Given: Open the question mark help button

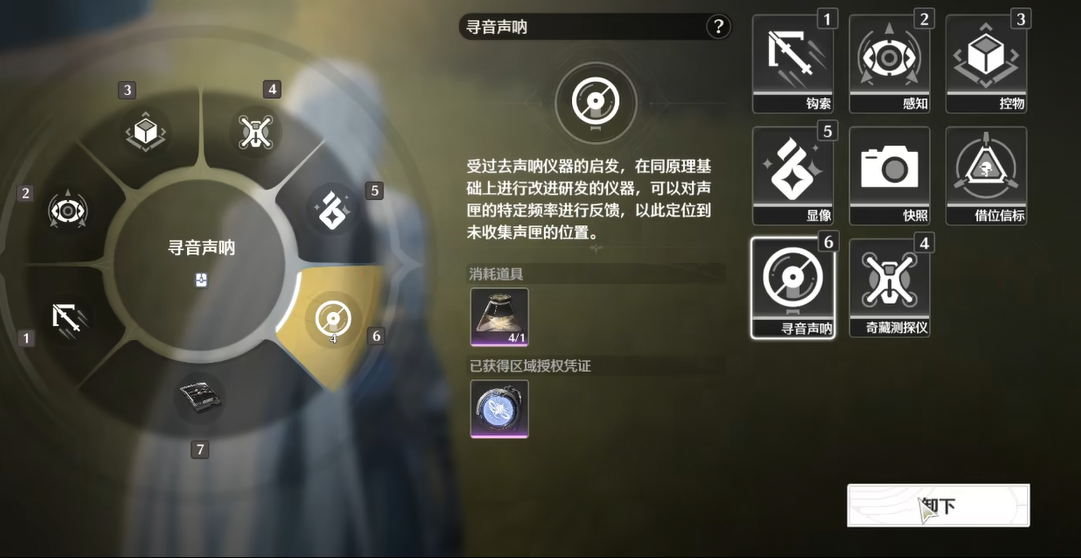Looking at the screenshot, I should pyautogui.click(x=718, y=27).
